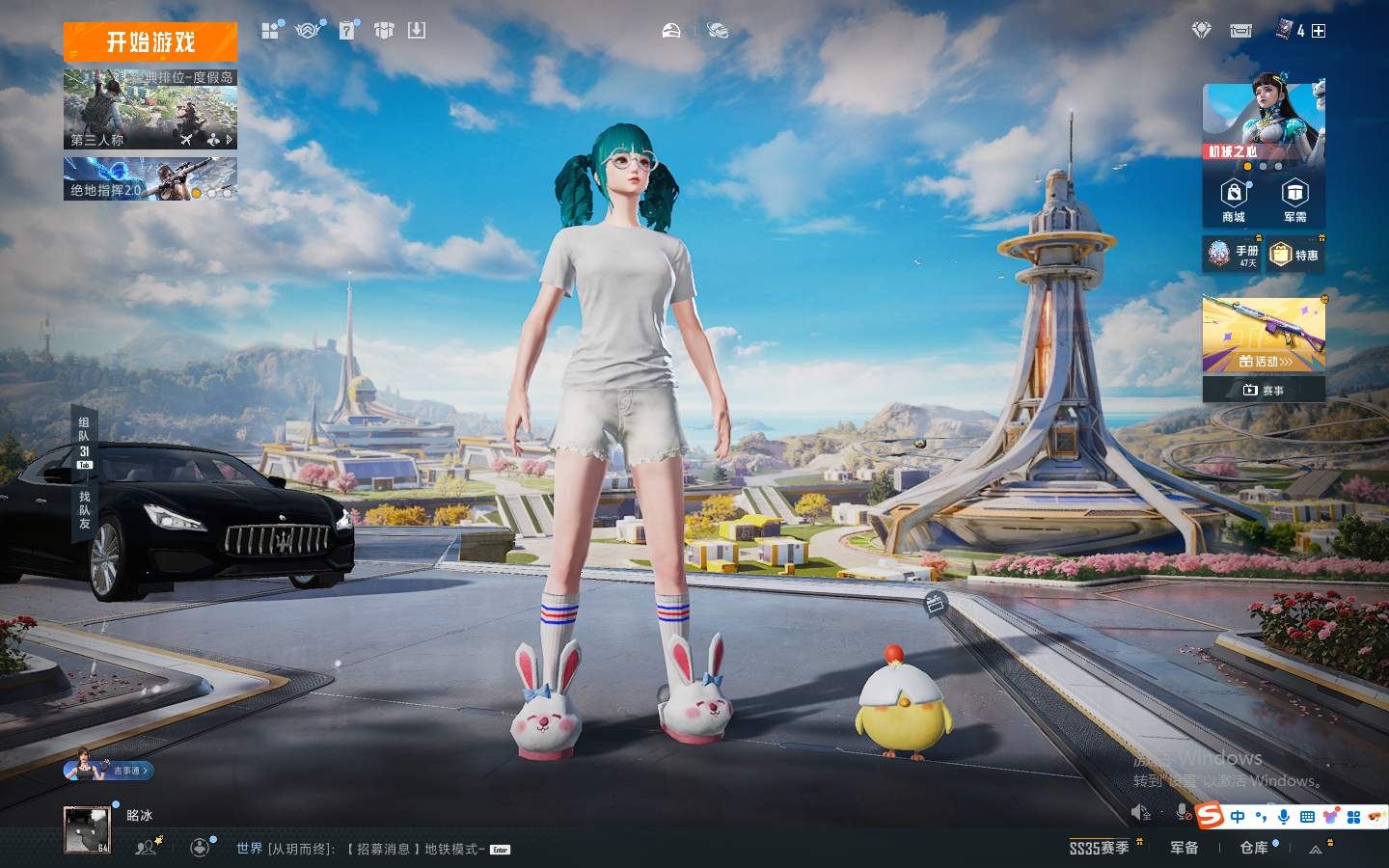Open the SS35赛季 season page
Screen dimensions: 1389x868
(x=1100, y=848)
